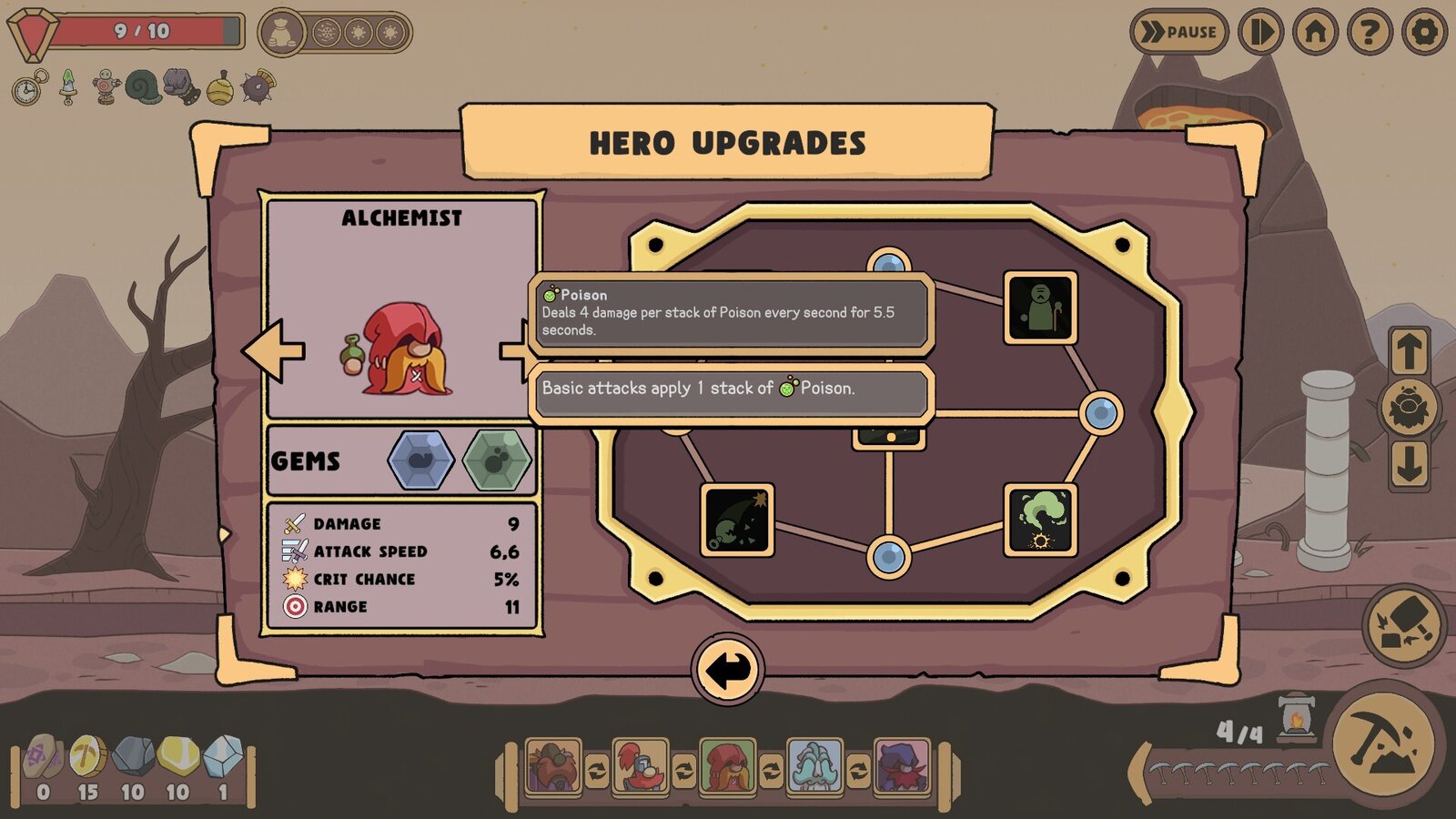Select the green poison cloud upgrade node
This screenshot has width=1456, height=819.
[x=1038, y=518]
